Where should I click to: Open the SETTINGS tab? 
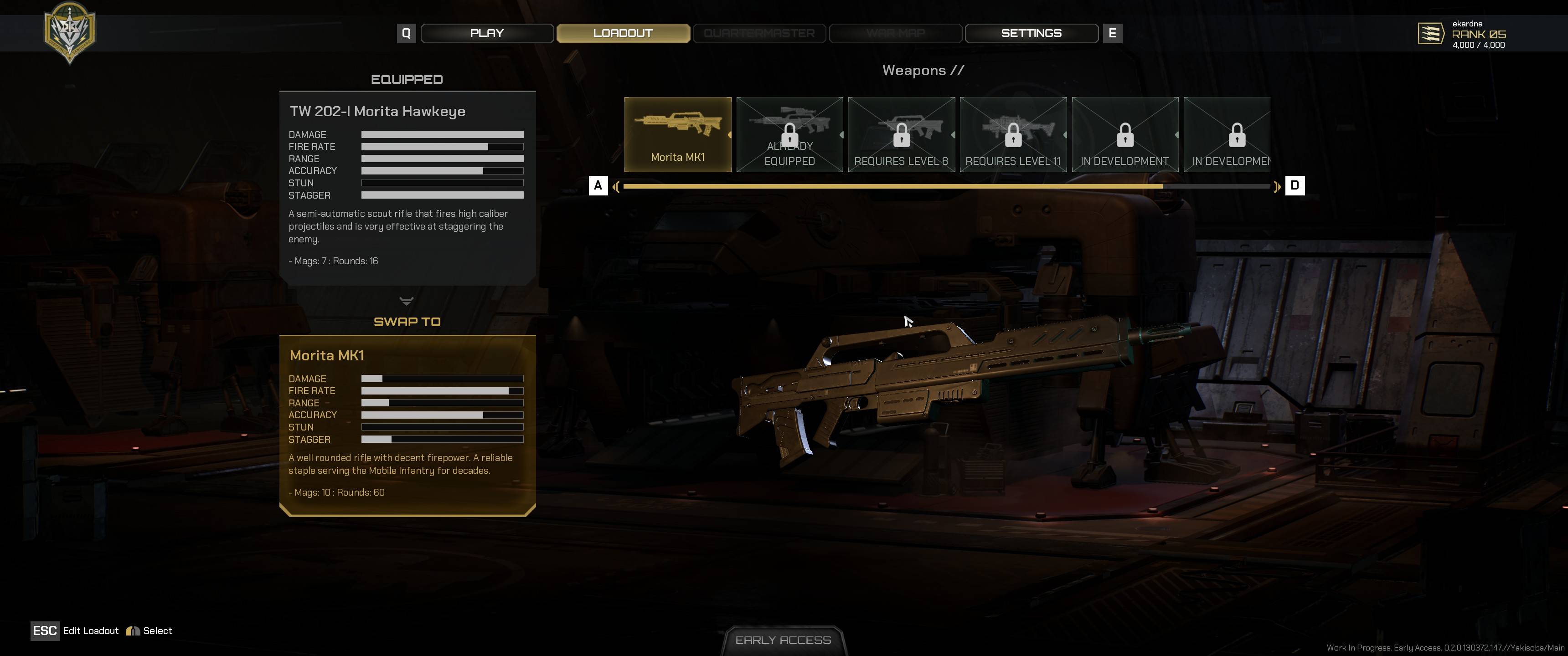pos(1031,33)
